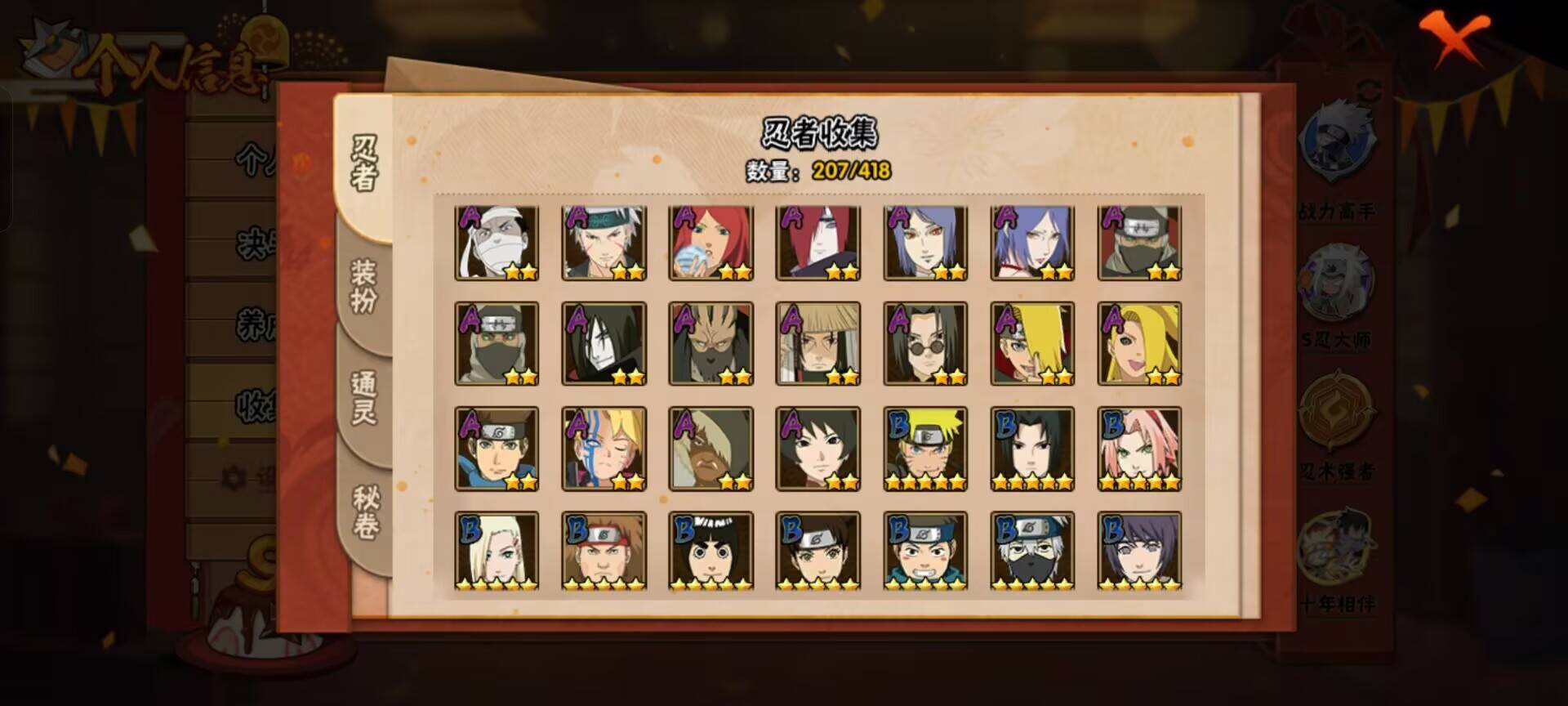
Task: Select Naruto's five-star portrait
Action: (926, 448)
